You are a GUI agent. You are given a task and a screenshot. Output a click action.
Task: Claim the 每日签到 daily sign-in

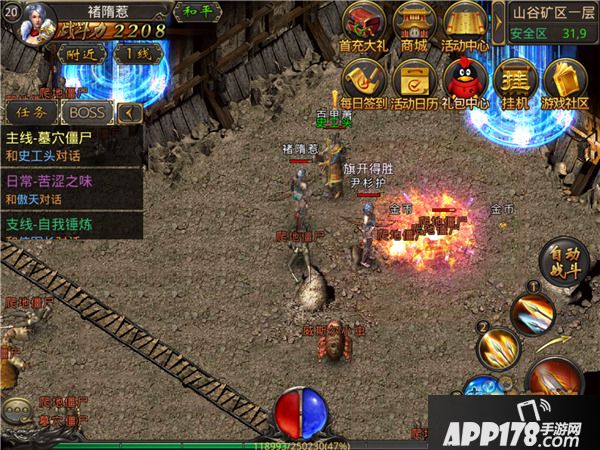pos(364,78)
